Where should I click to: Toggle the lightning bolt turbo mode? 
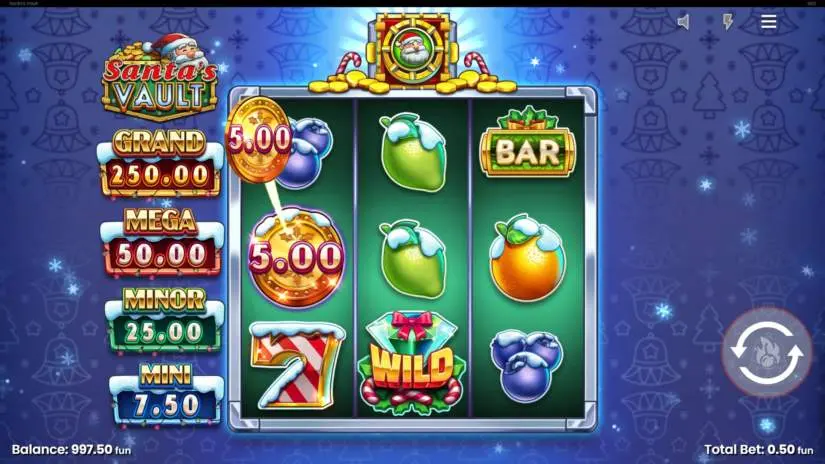727,21
